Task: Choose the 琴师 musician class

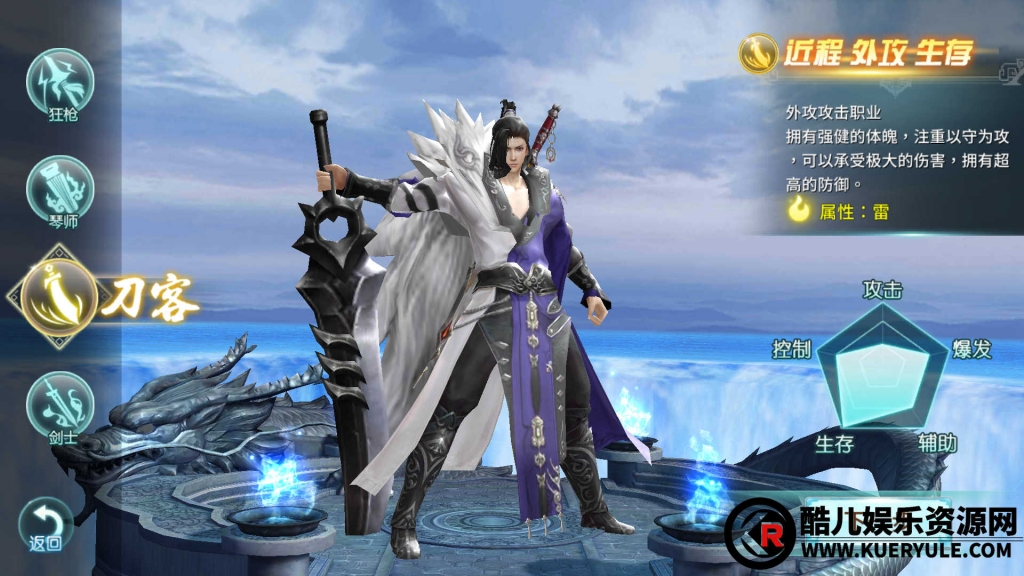Action: (x=61, y=189)
